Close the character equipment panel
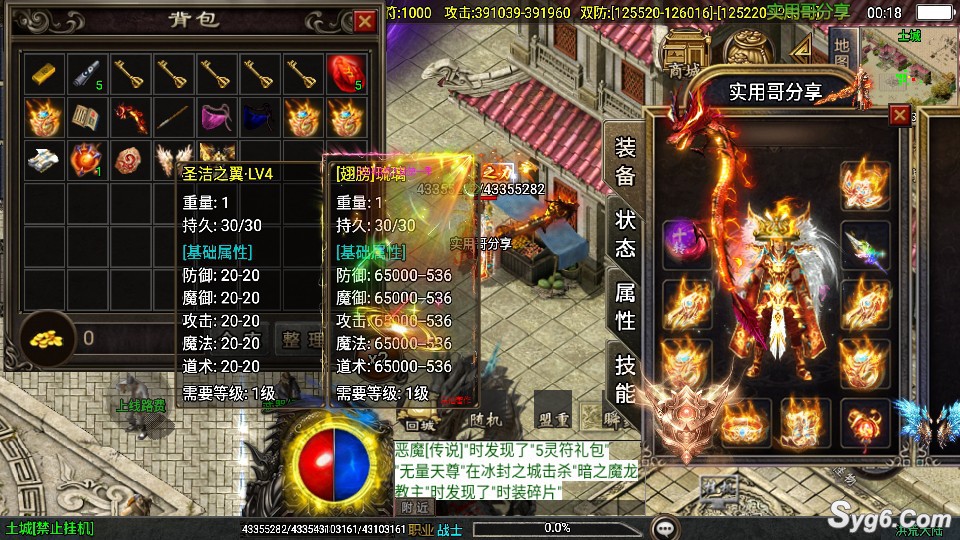The height and width of the screenshot is (540, 960). pyautogui.click(x=900, y=115)
